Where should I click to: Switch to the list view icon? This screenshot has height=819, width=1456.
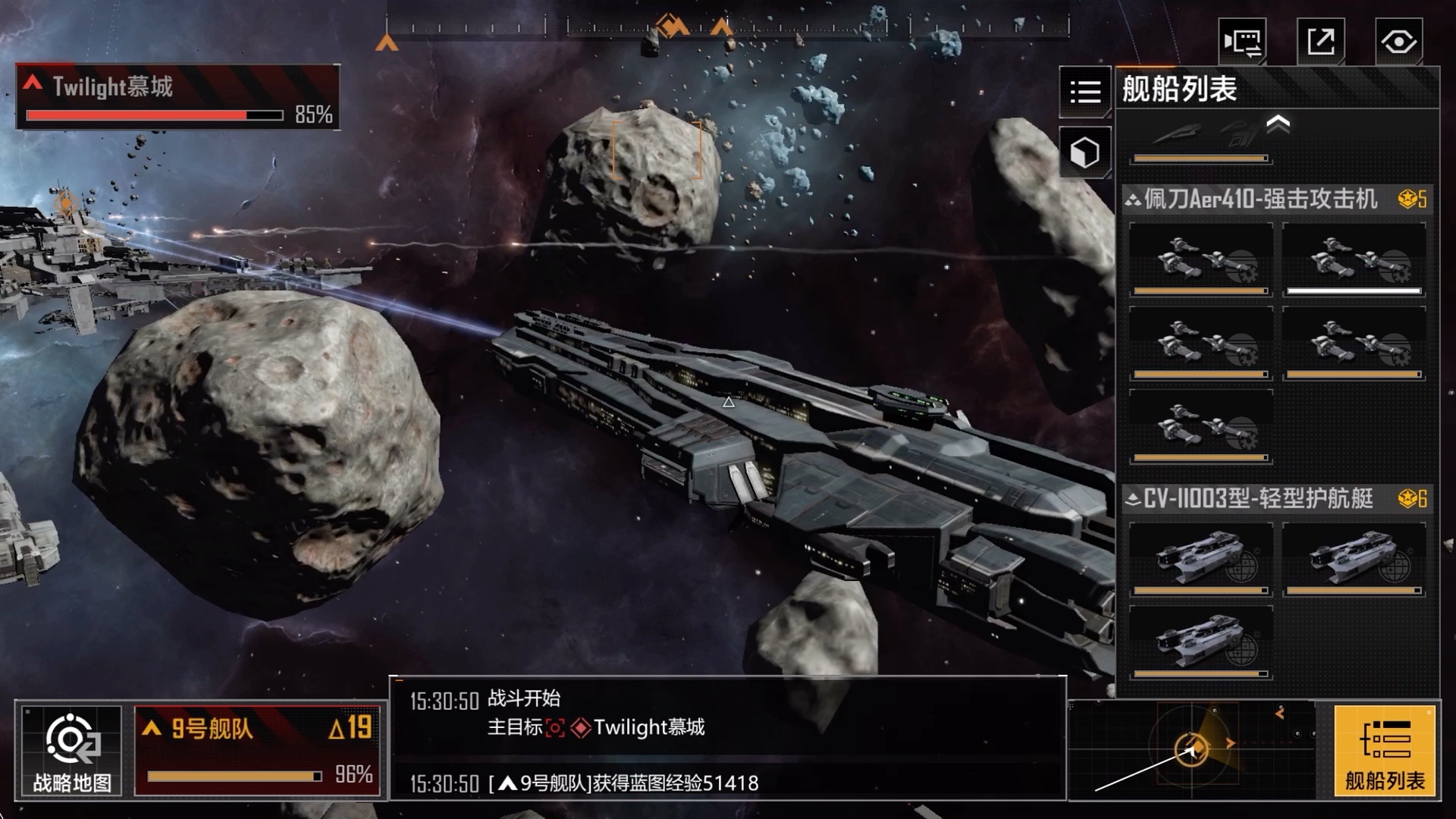[x=1085, y=92]
